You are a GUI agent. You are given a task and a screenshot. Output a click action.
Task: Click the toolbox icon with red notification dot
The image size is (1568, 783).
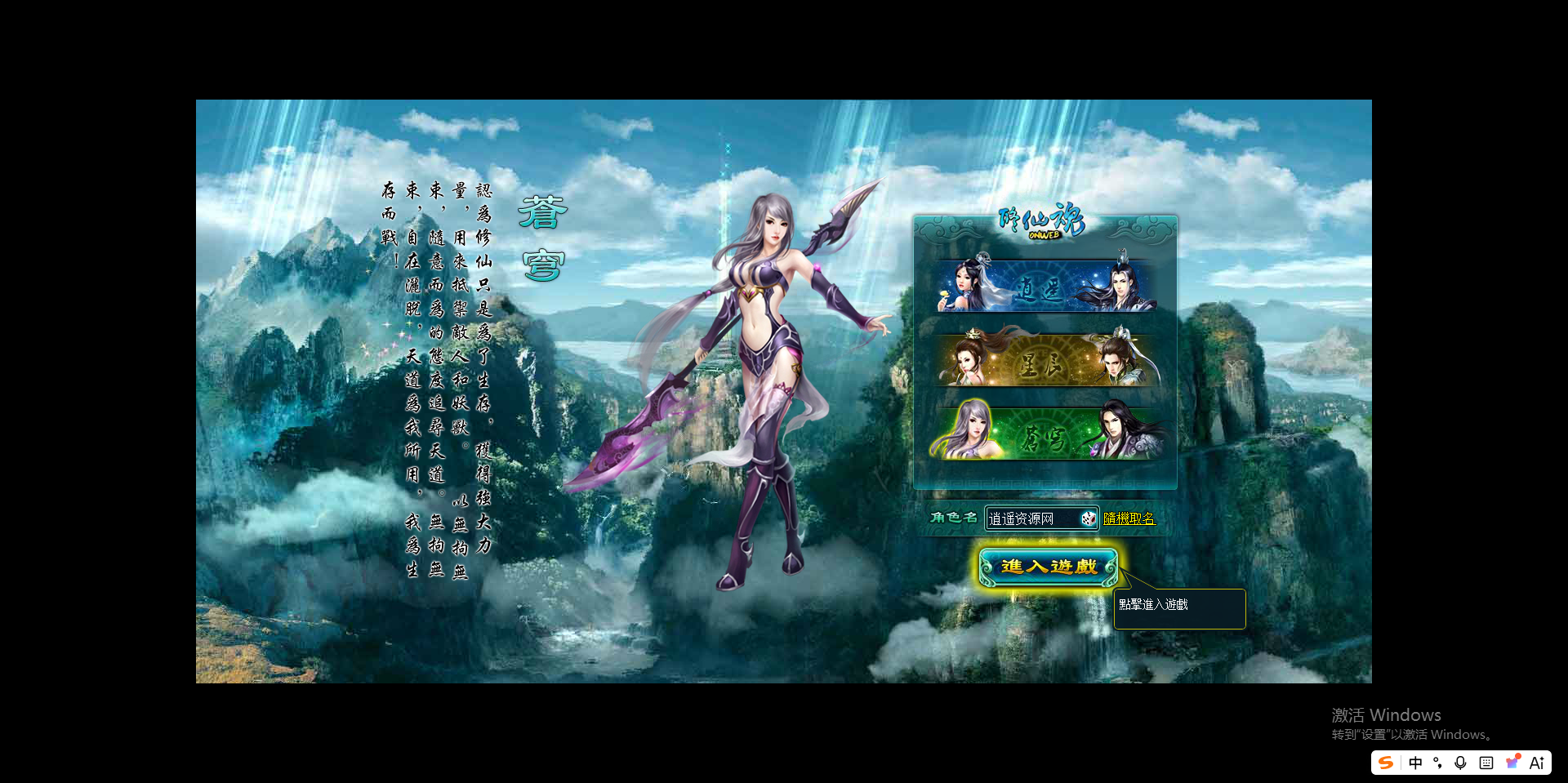point(1512,763)
